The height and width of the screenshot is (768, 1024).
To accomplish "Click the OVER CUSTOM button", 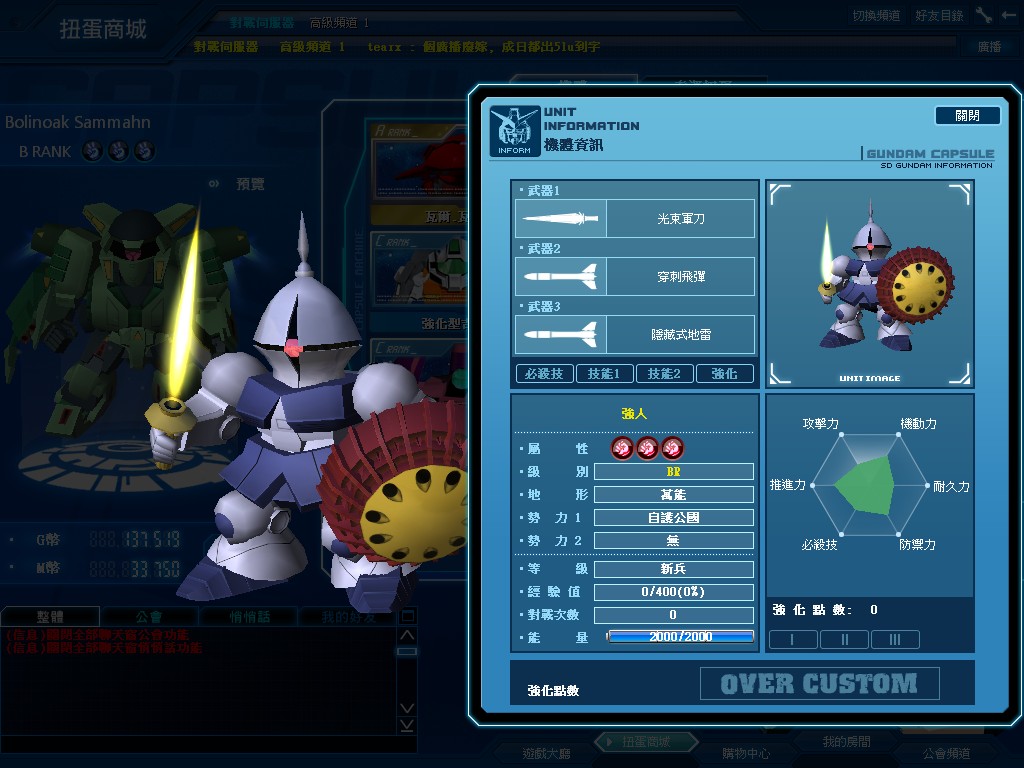I will (819, 684).
